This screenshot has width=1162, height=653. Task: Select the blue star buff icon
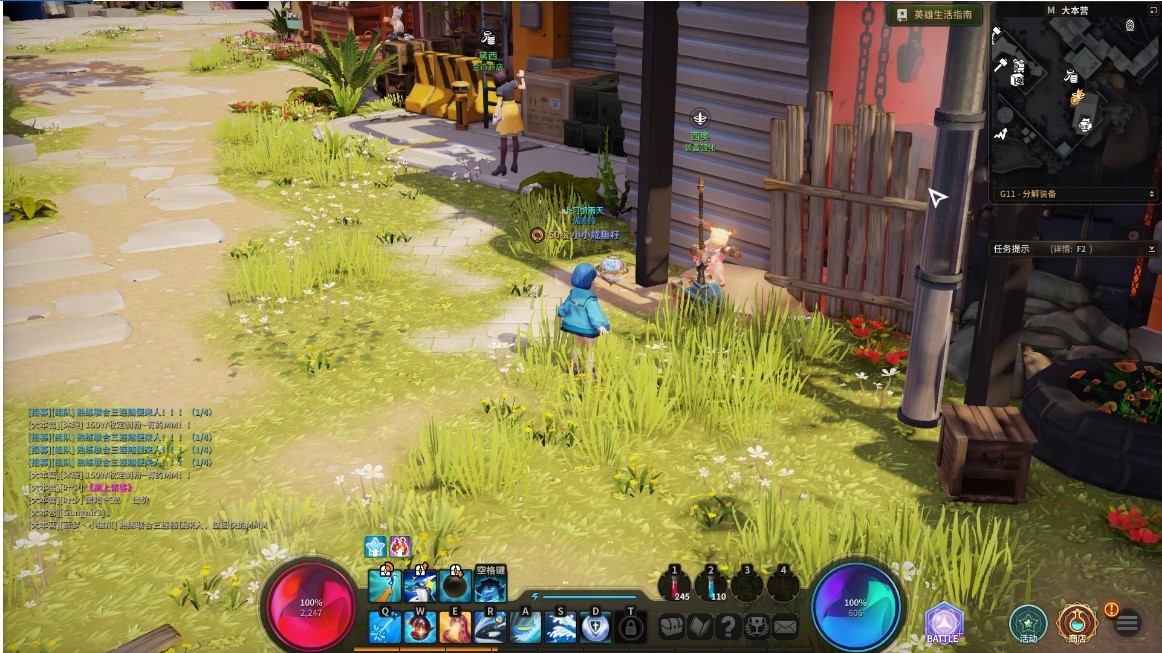[375, 546]
